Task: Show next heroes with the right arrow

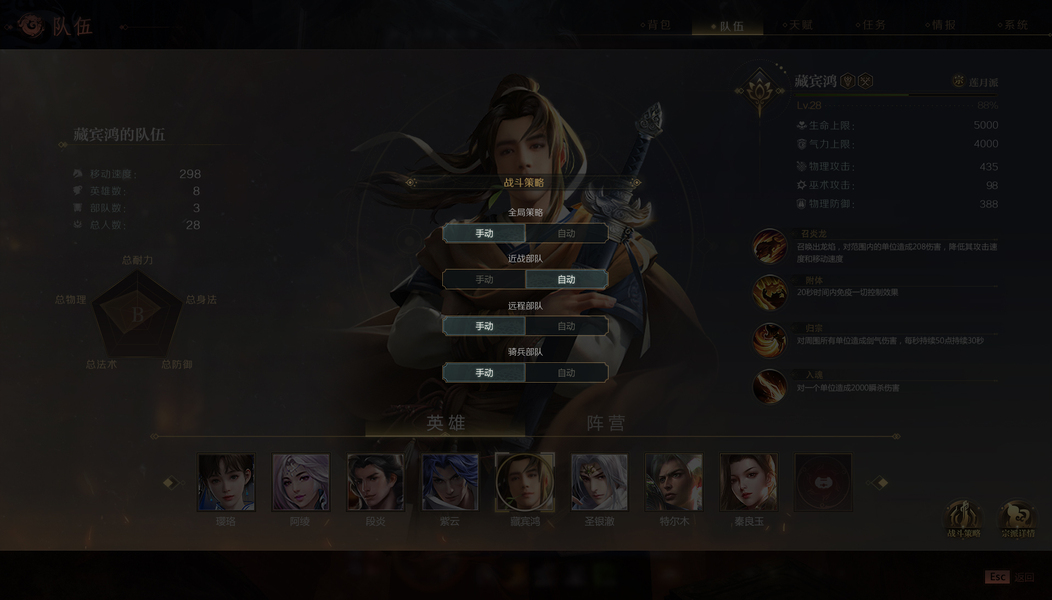Action: pos(881,483)
